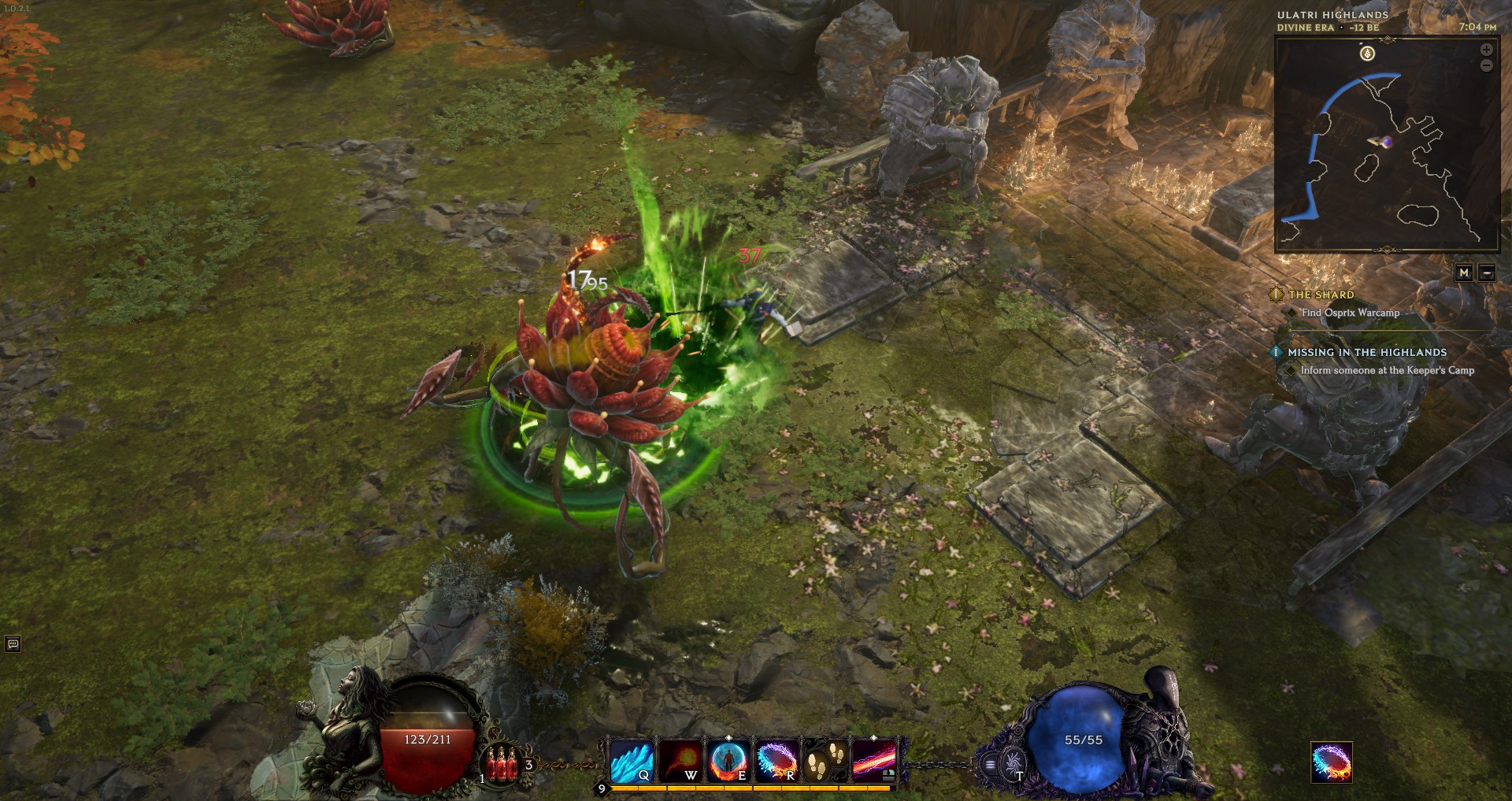Expand the hamburger menu beside the mana orb
The image size is (1512, 801).
tap(991, 764)
